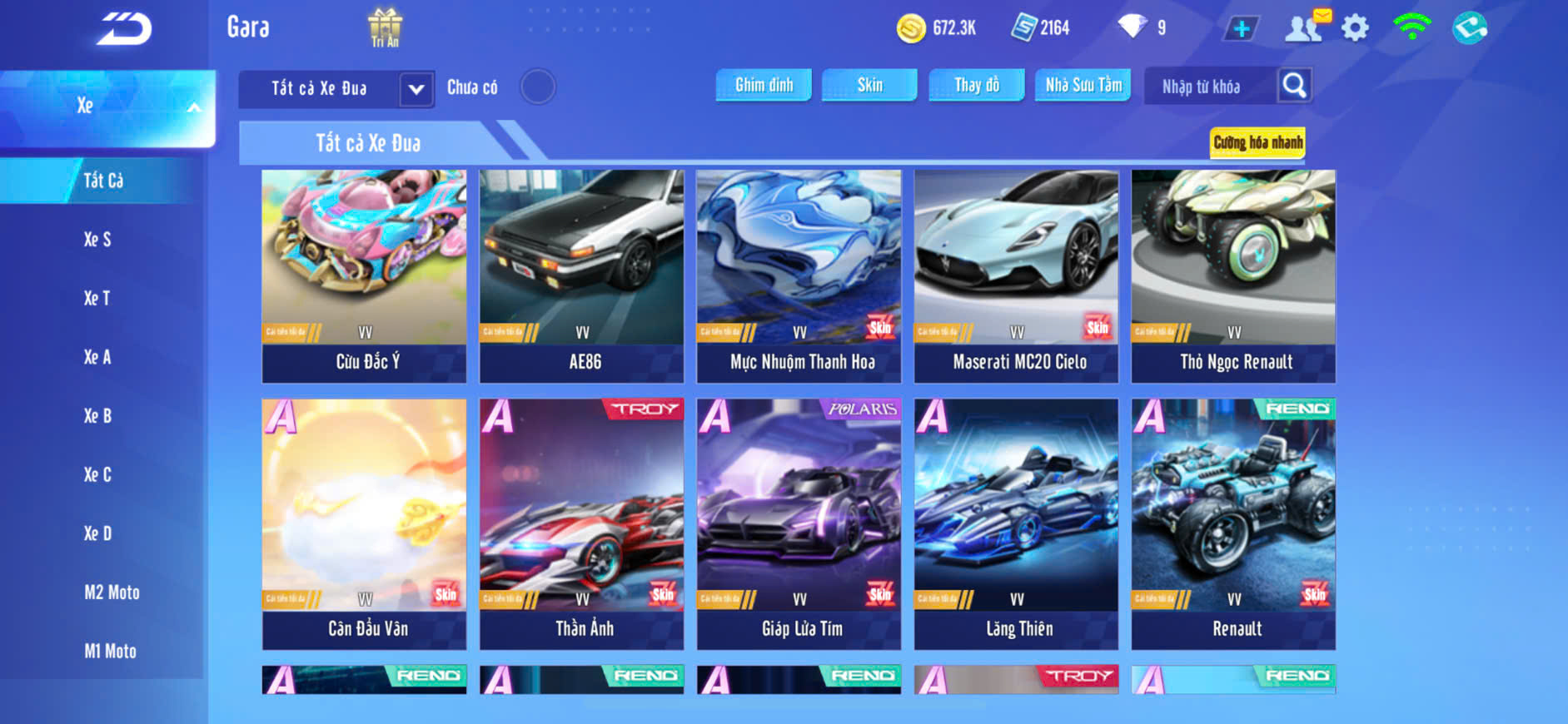The image size is (1568, 724).
Task: Switch to the Xe S category
Action: [97, 240]
